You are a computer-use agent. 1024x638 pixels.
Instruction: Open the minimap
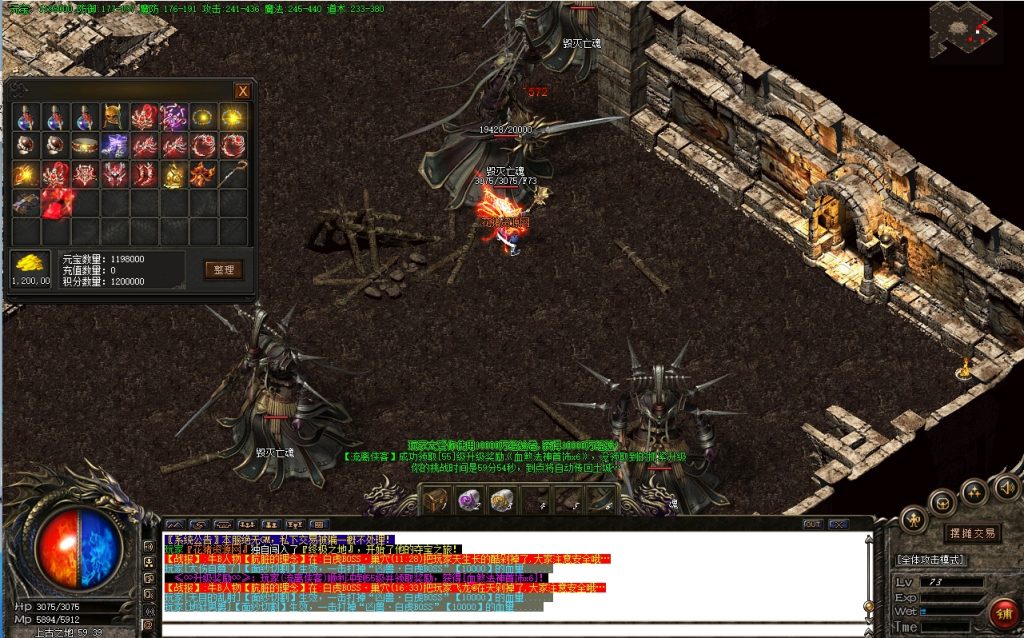[x=966, y=30]
